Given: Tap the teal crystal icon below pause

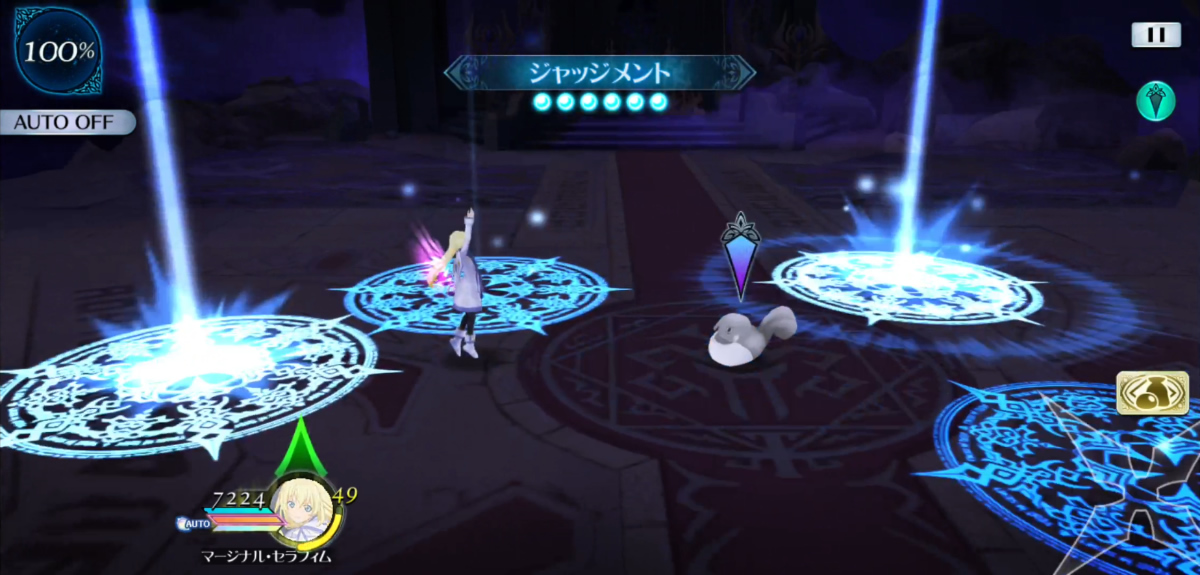Looking at the screenshot, I should [1155, 101].
